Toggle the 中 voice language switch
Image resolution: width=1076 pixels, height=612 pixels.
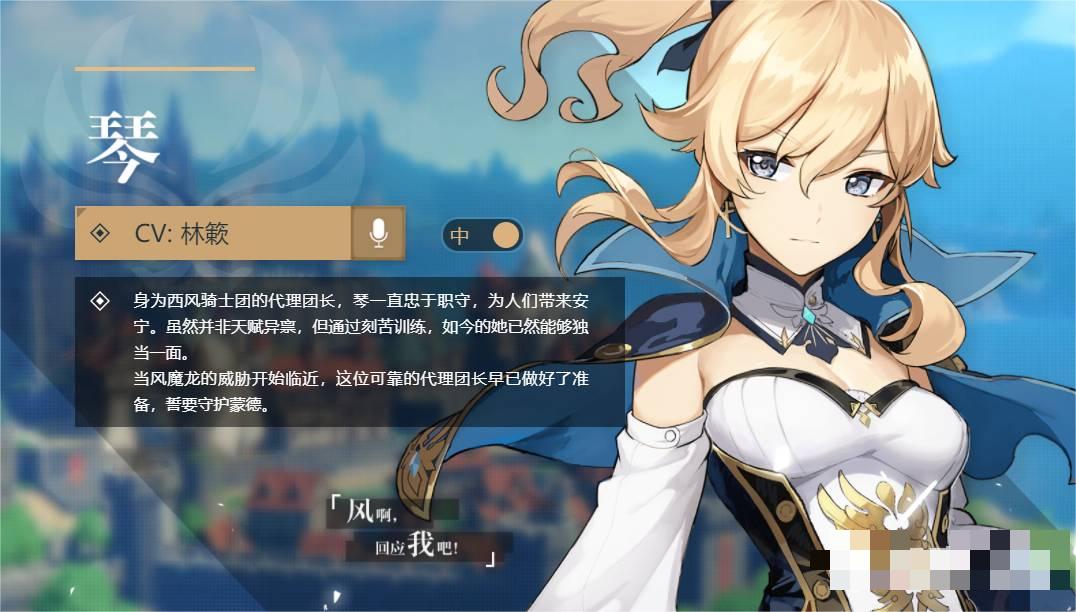(x=483, y=236)
